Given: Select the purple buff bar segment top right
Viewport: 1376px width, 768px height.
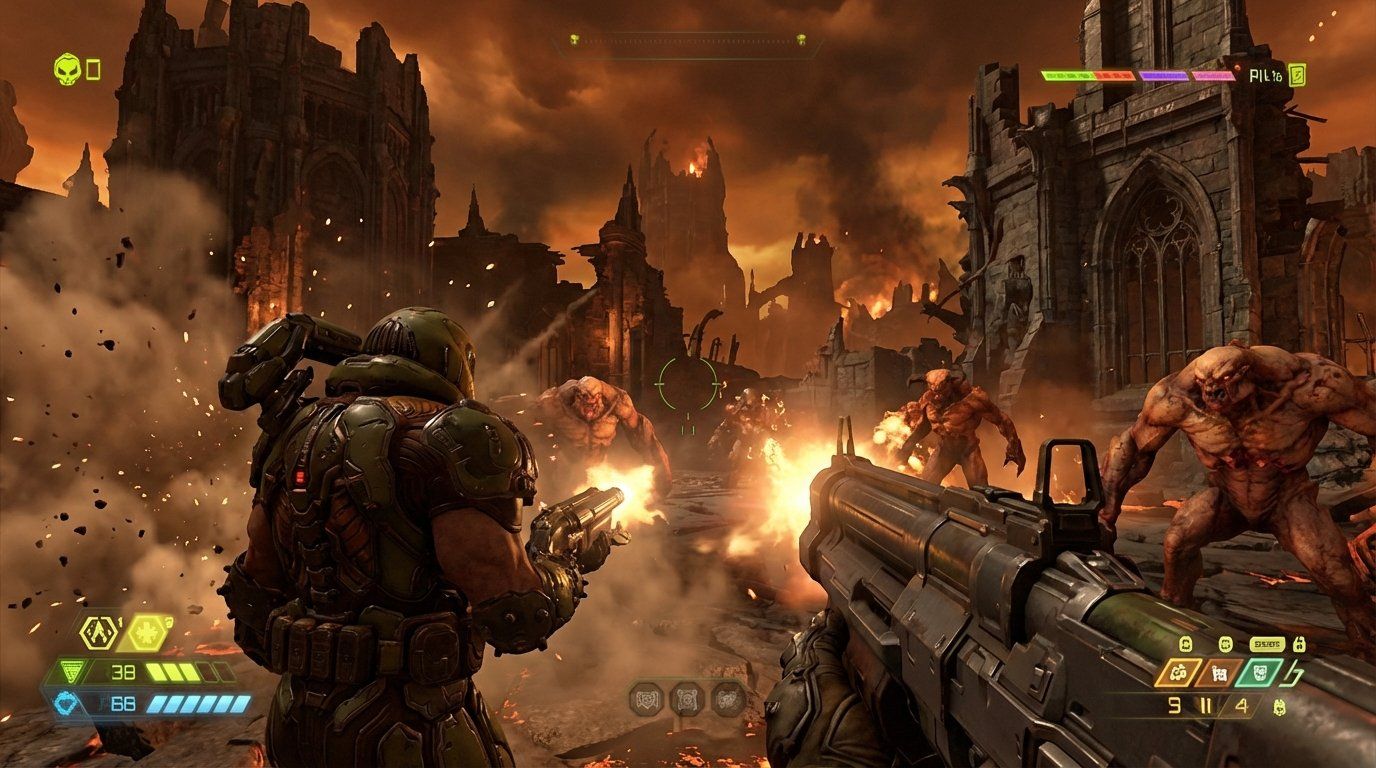Looking at the screenshot, I should tap(1163, 75).
